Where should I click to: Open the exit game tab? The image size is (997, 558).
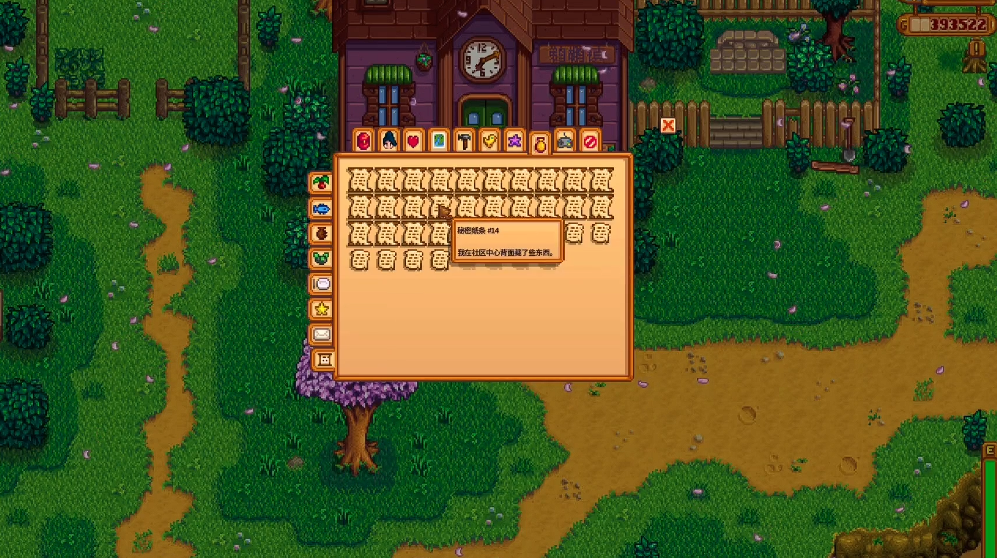click(x=590, y=141)
